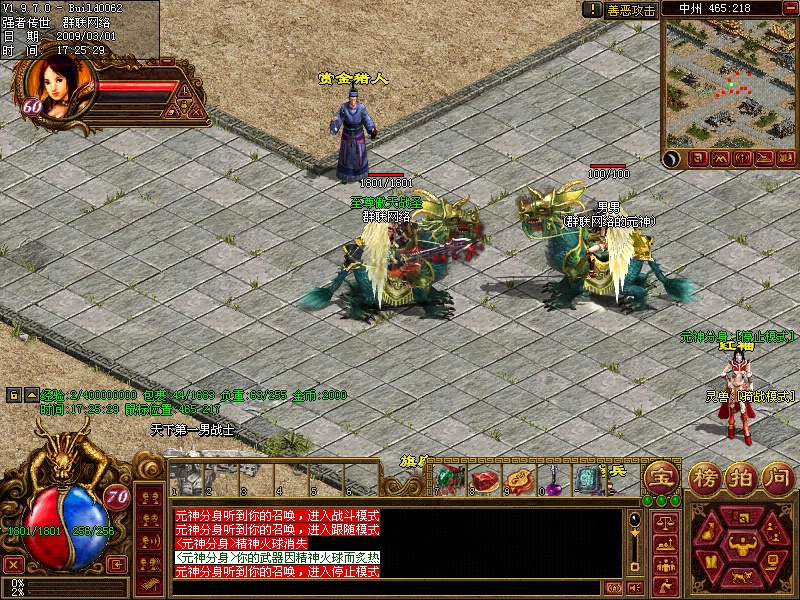This screenshot has width=800, height=600.
Task: Use the purple potion in slot 0
Action: pyautogui.click(x=552, y=480)
